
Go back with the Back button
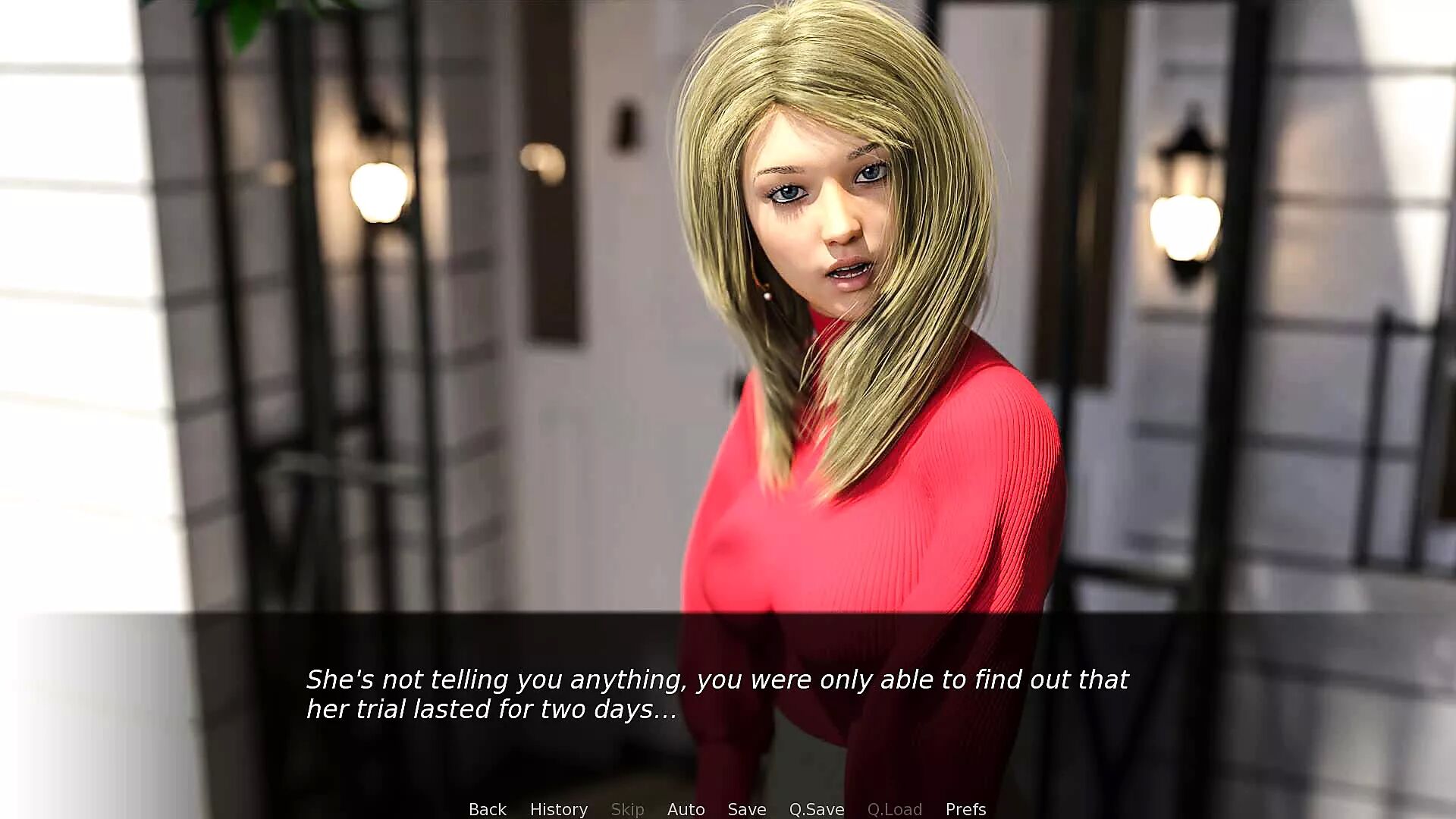tap(487, 809)
